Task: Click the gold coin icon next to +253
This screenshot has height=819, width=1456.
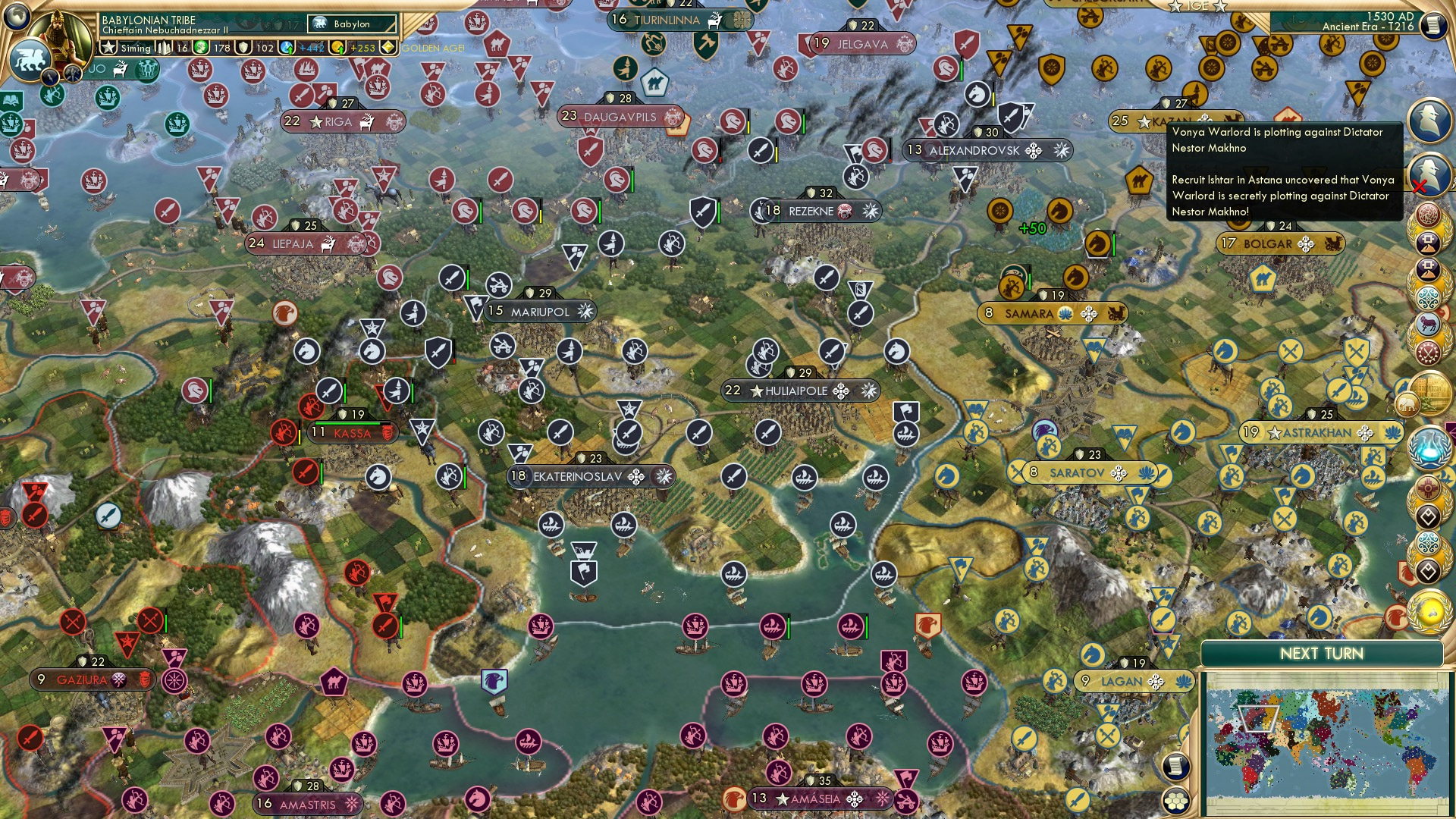Action: pyautogui.click(x=336, y=47)
